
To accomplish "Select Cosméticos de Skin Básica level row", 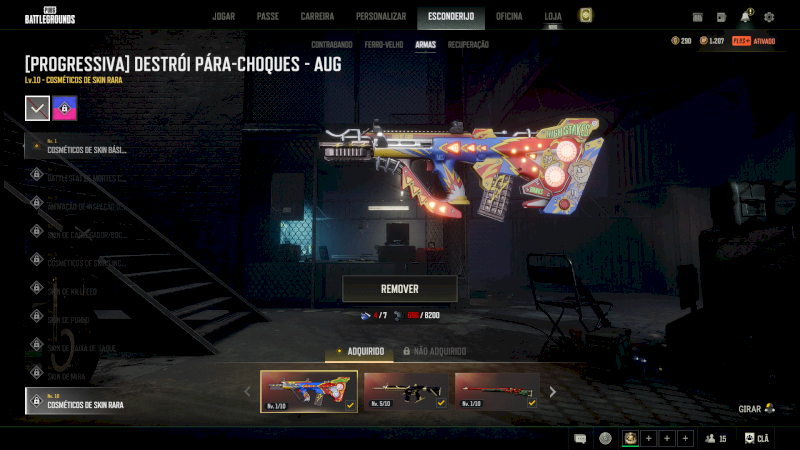I will tap(85, 148).
